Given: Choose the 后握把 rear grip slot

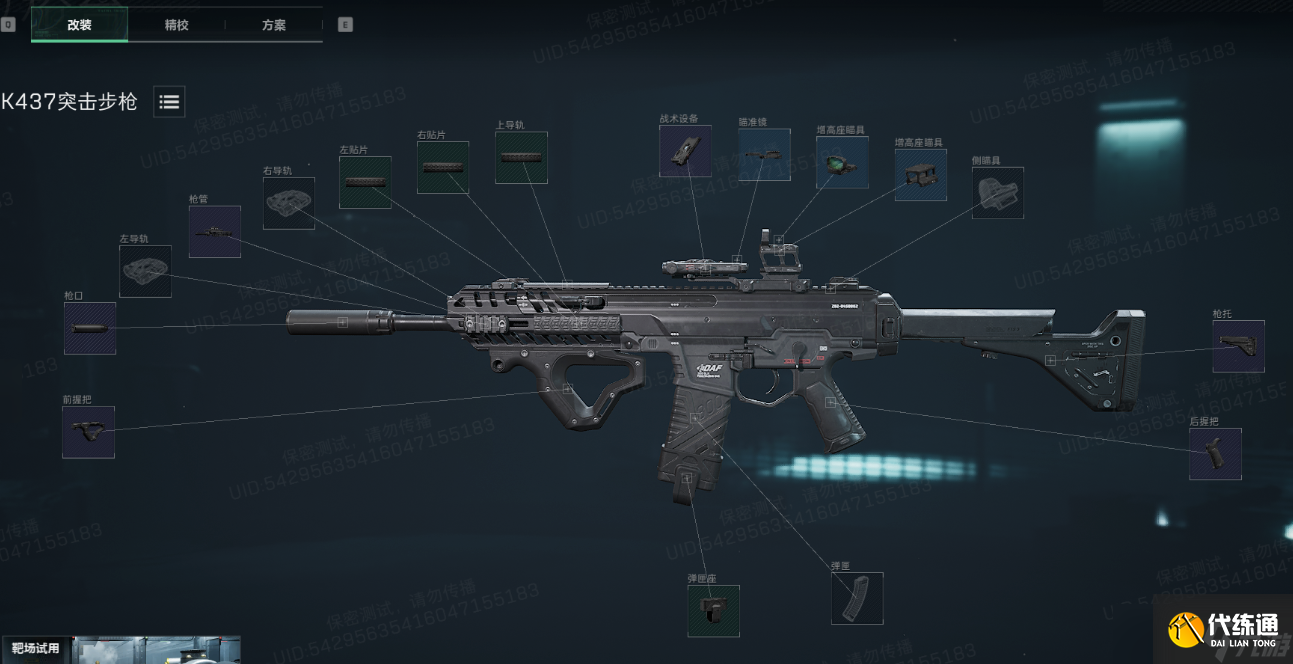Looking at the screenshot, I should tap(1215, 454).
